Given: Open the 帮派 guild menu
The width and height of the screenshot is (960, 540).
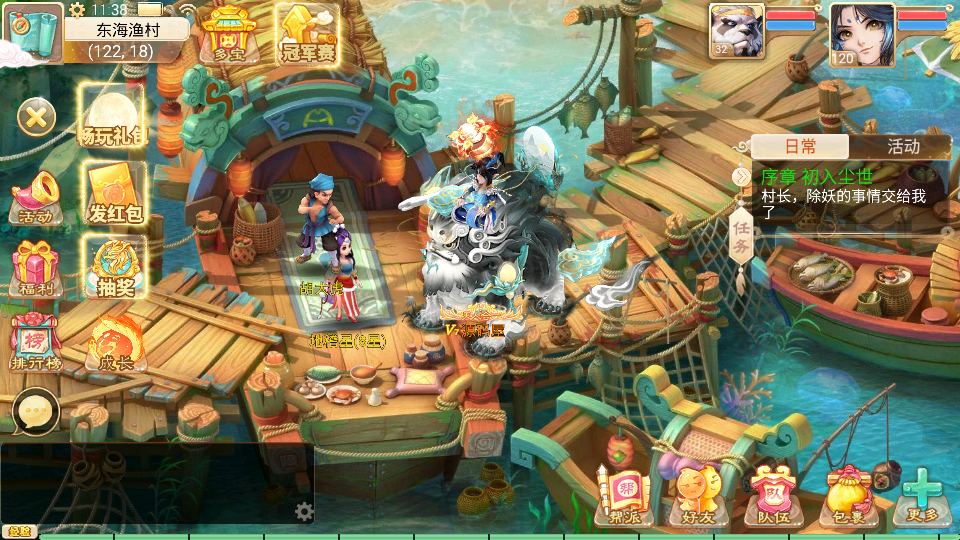Looking at the screenshot, I should coord(623,496).
